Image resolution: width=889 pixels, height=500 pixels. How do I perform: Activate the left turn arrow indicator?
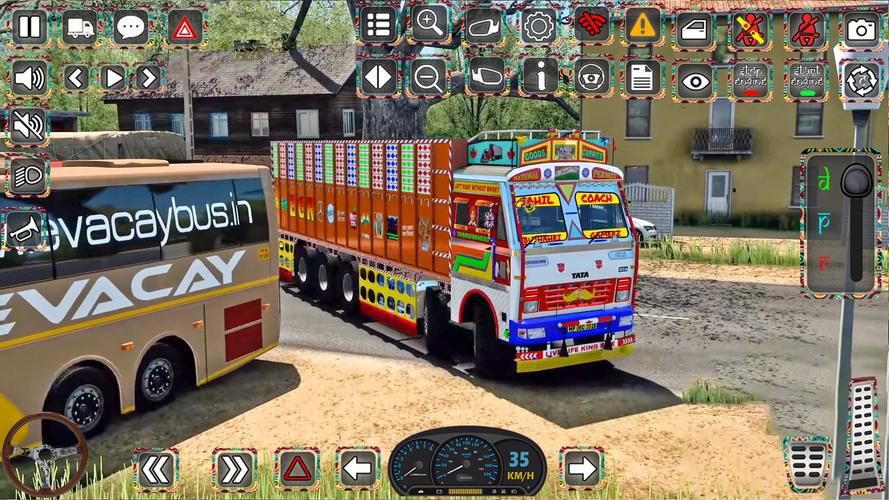[x=357, y=467]
